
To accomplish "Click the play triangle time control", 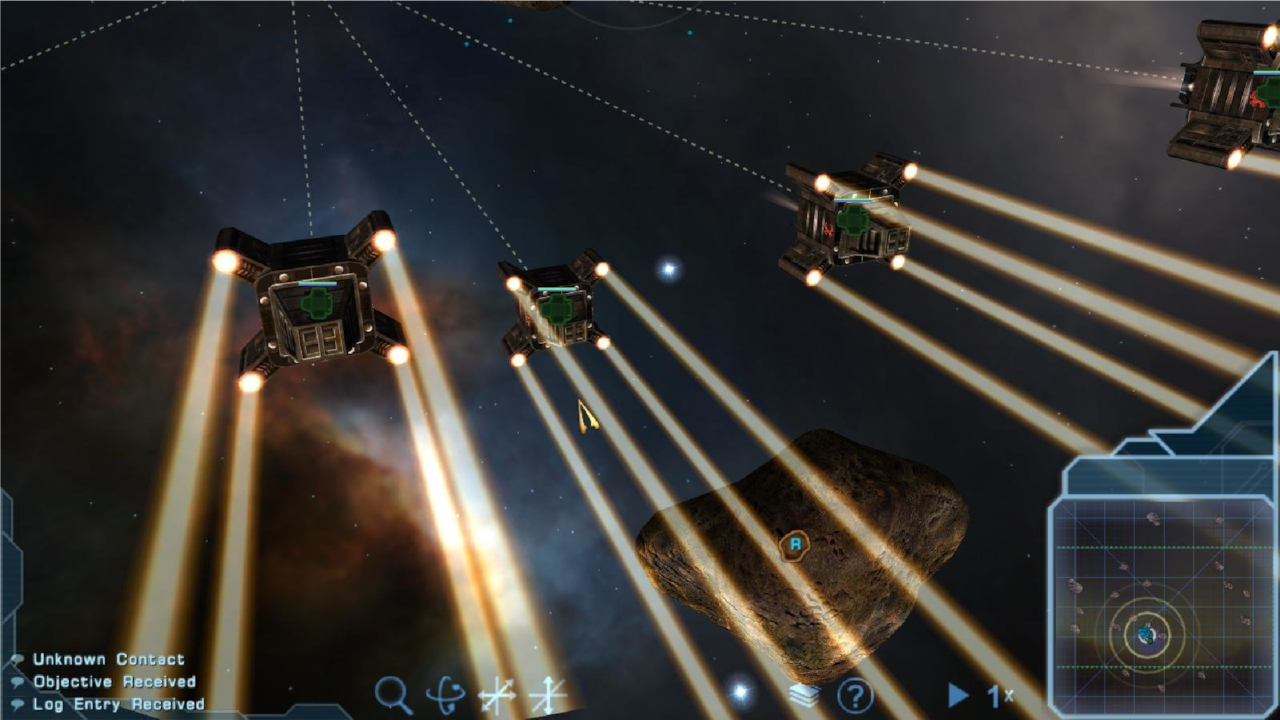I will 958,694.
